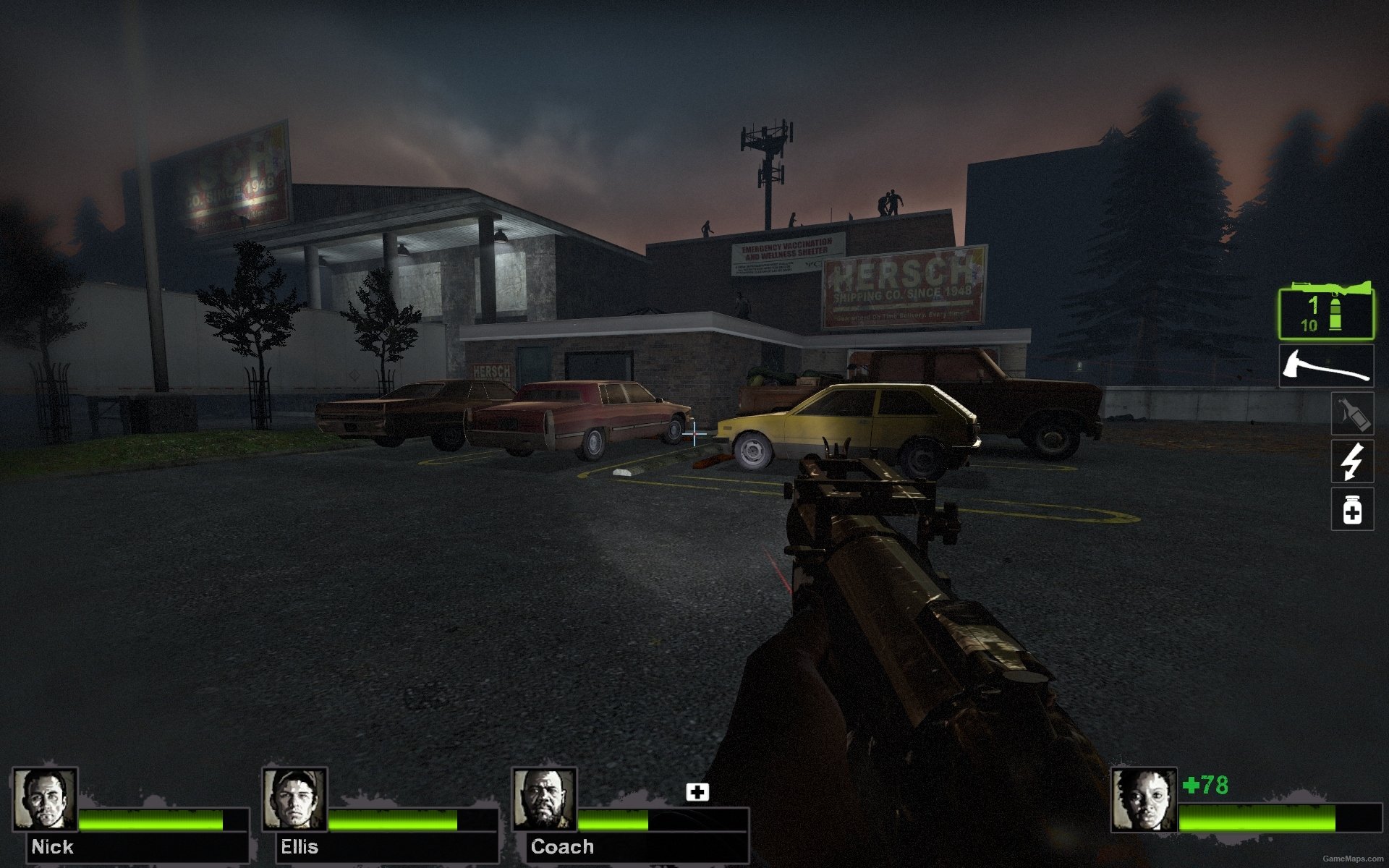Click Nick's survivor portrait

[x=45, y=799]
